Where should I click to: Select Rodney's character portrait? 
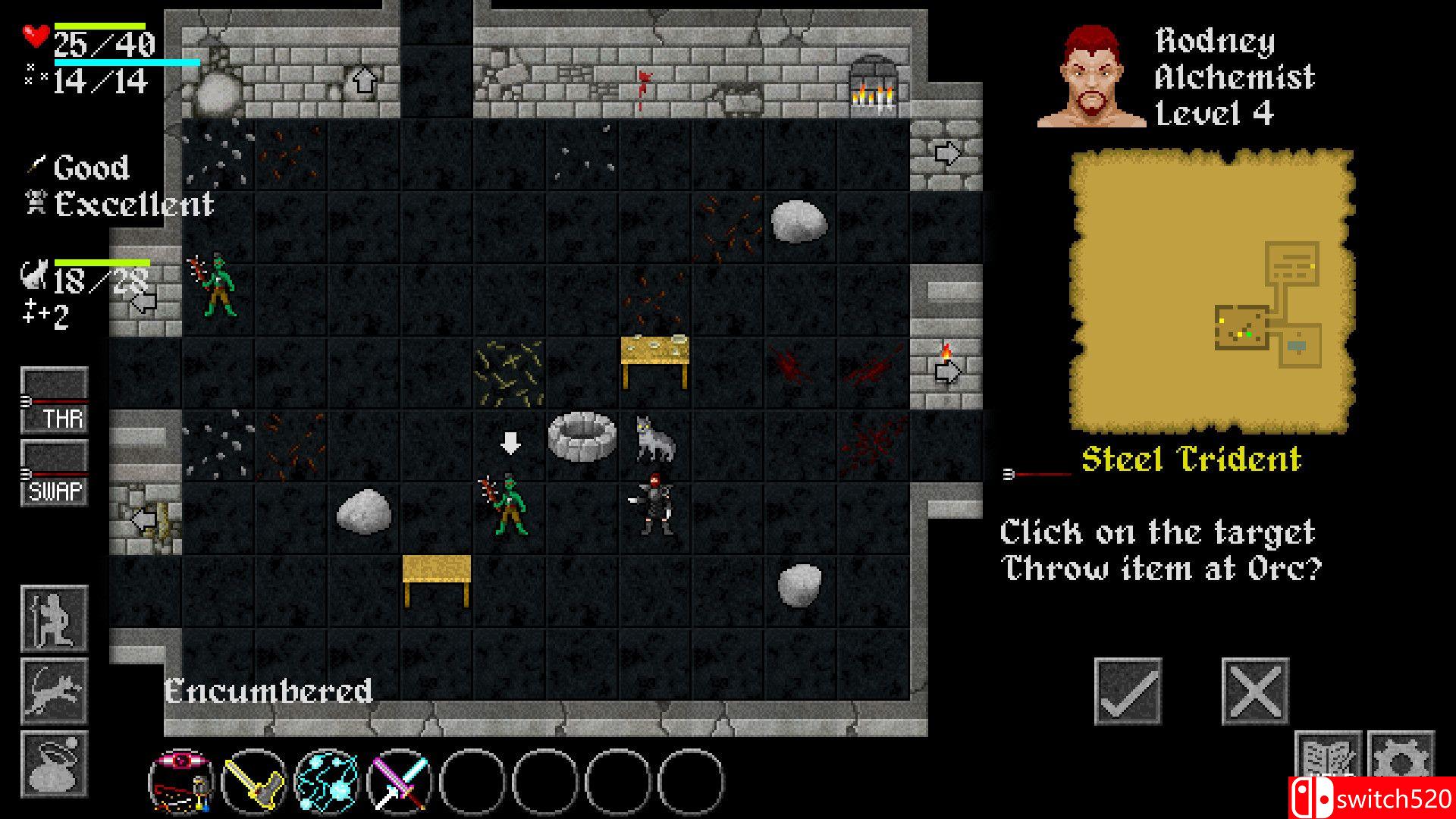pyautogui.click(x=1092, y=77)
